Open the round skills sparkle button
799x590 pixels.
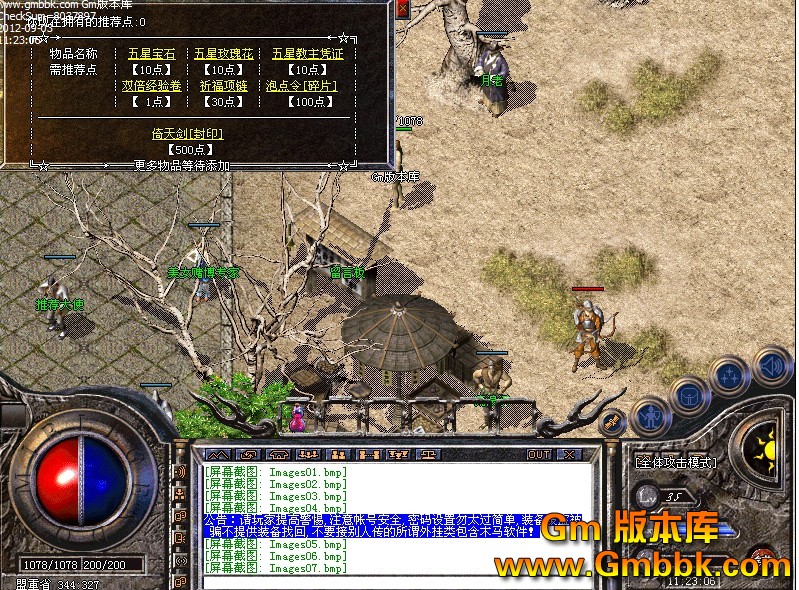coord(729,377)
